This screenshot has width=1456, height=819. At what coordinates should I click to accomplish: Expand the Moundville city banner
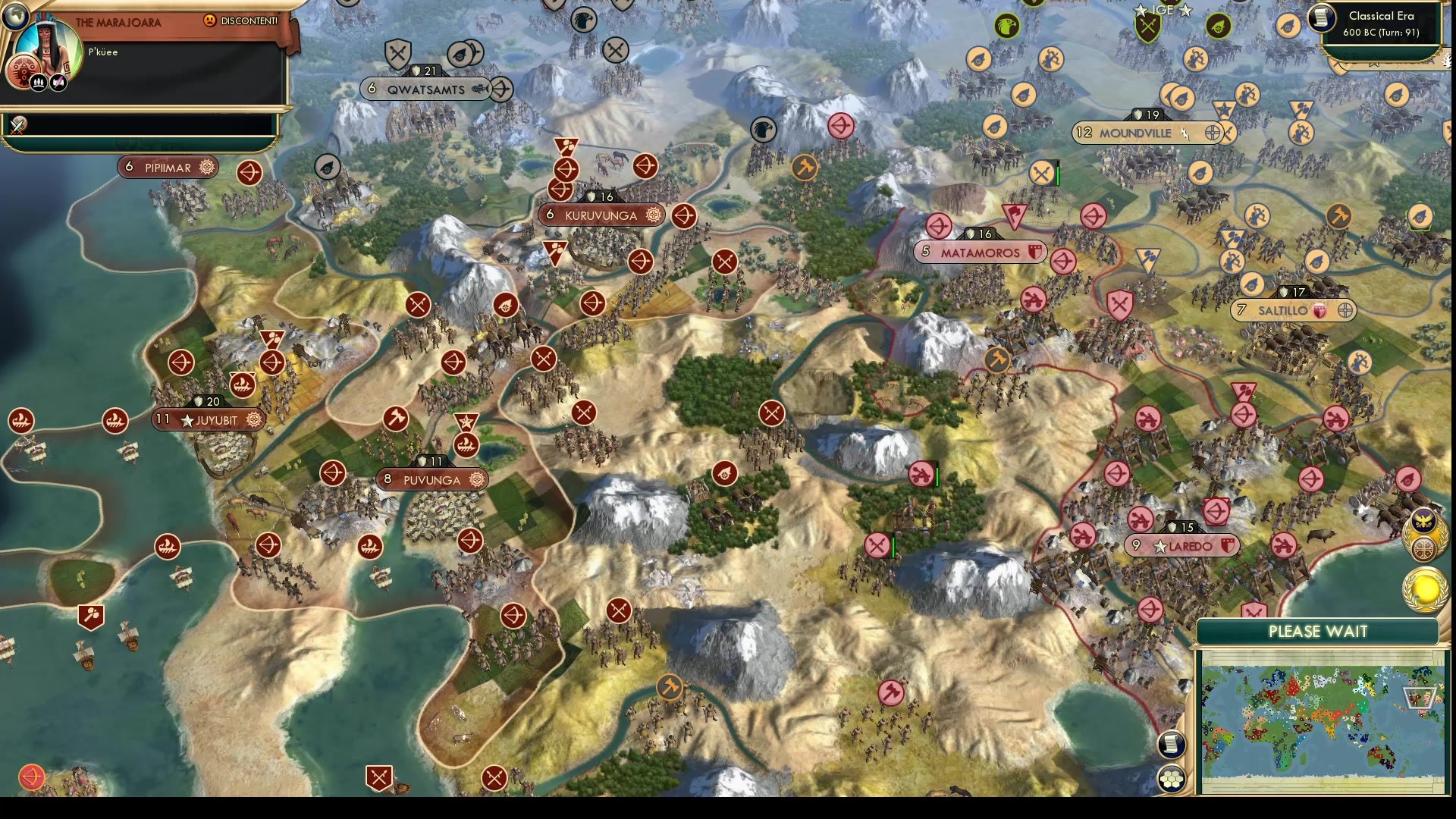1145,133
